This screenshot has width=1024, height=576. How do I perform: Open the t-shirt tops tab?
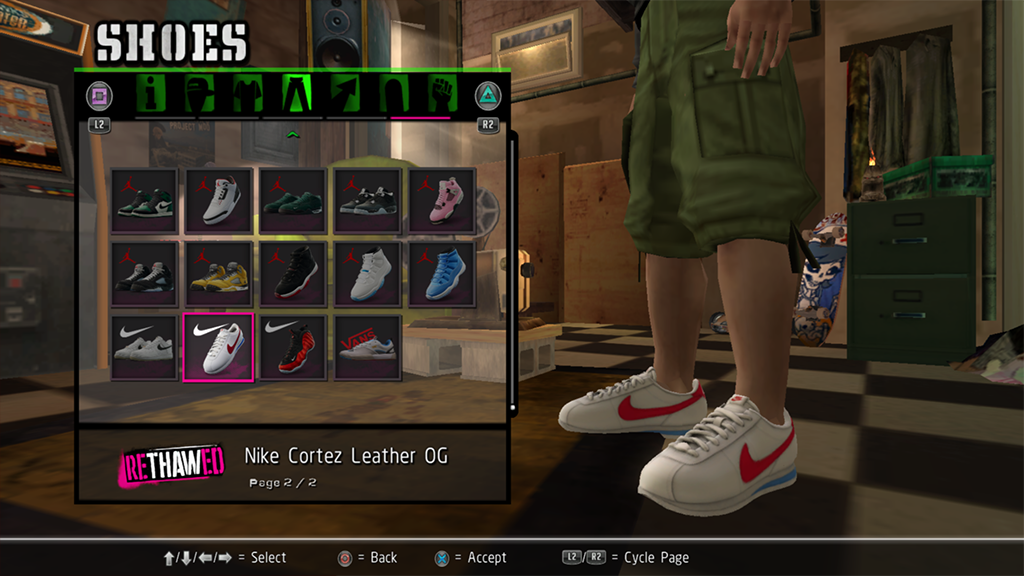point(248,95)
